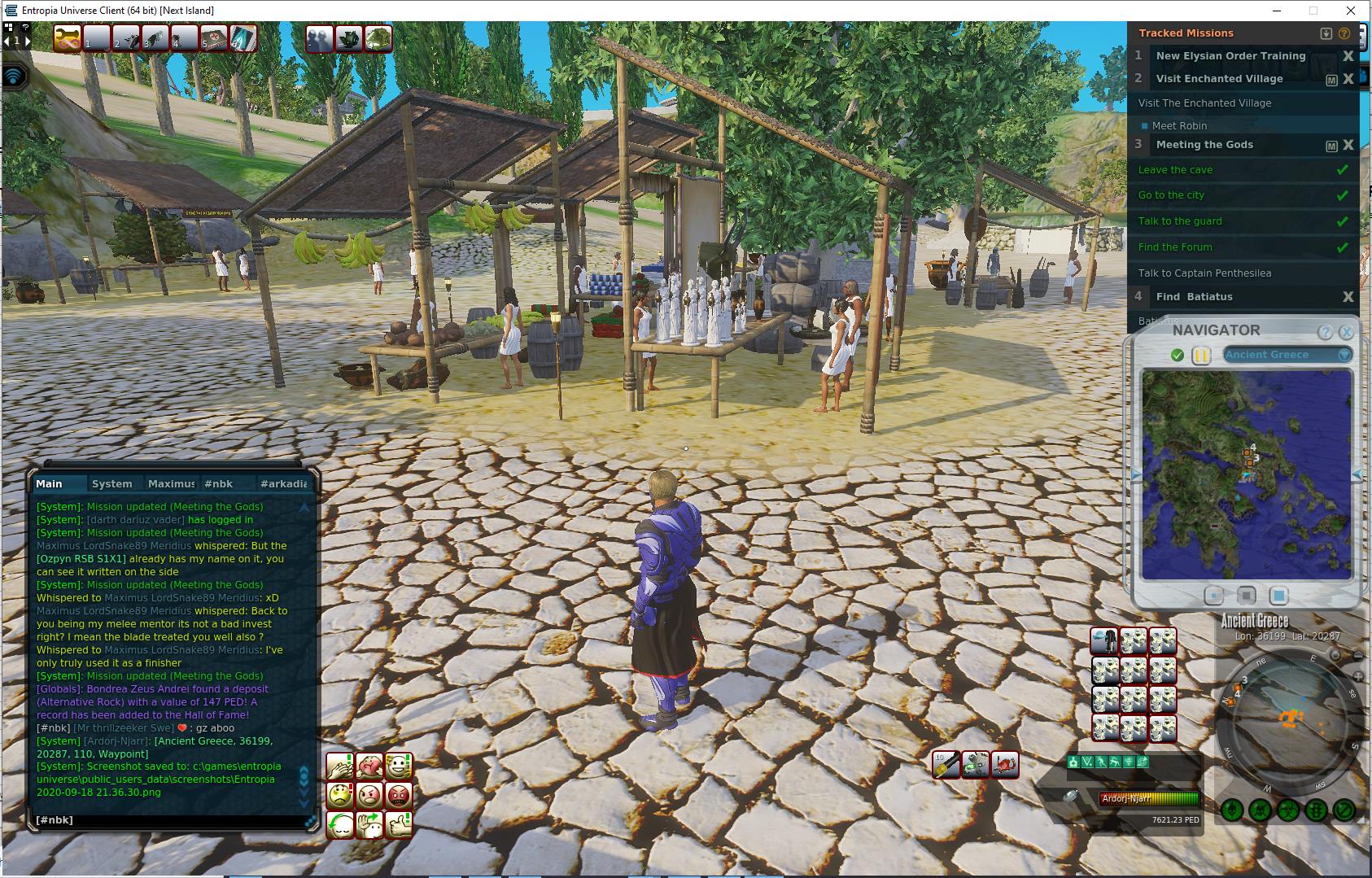Stop tracking the Find Batiatus mission
The width and height of the screenshot is (1372, 878).
coord(1348,297)
